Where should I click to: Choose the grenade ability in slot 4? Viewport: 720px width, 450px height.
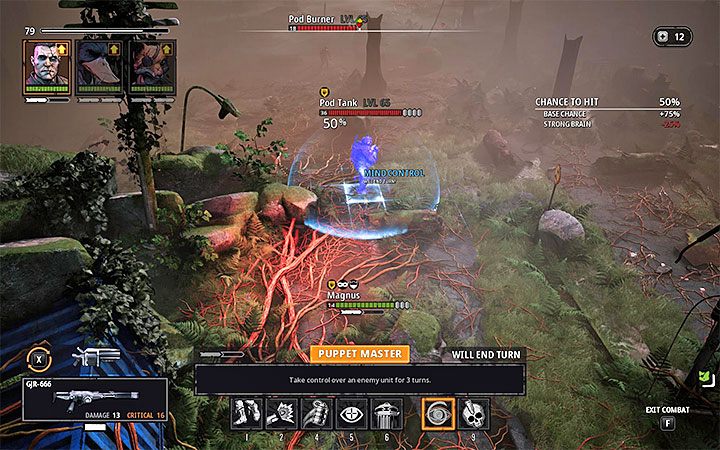click(317, 413)
